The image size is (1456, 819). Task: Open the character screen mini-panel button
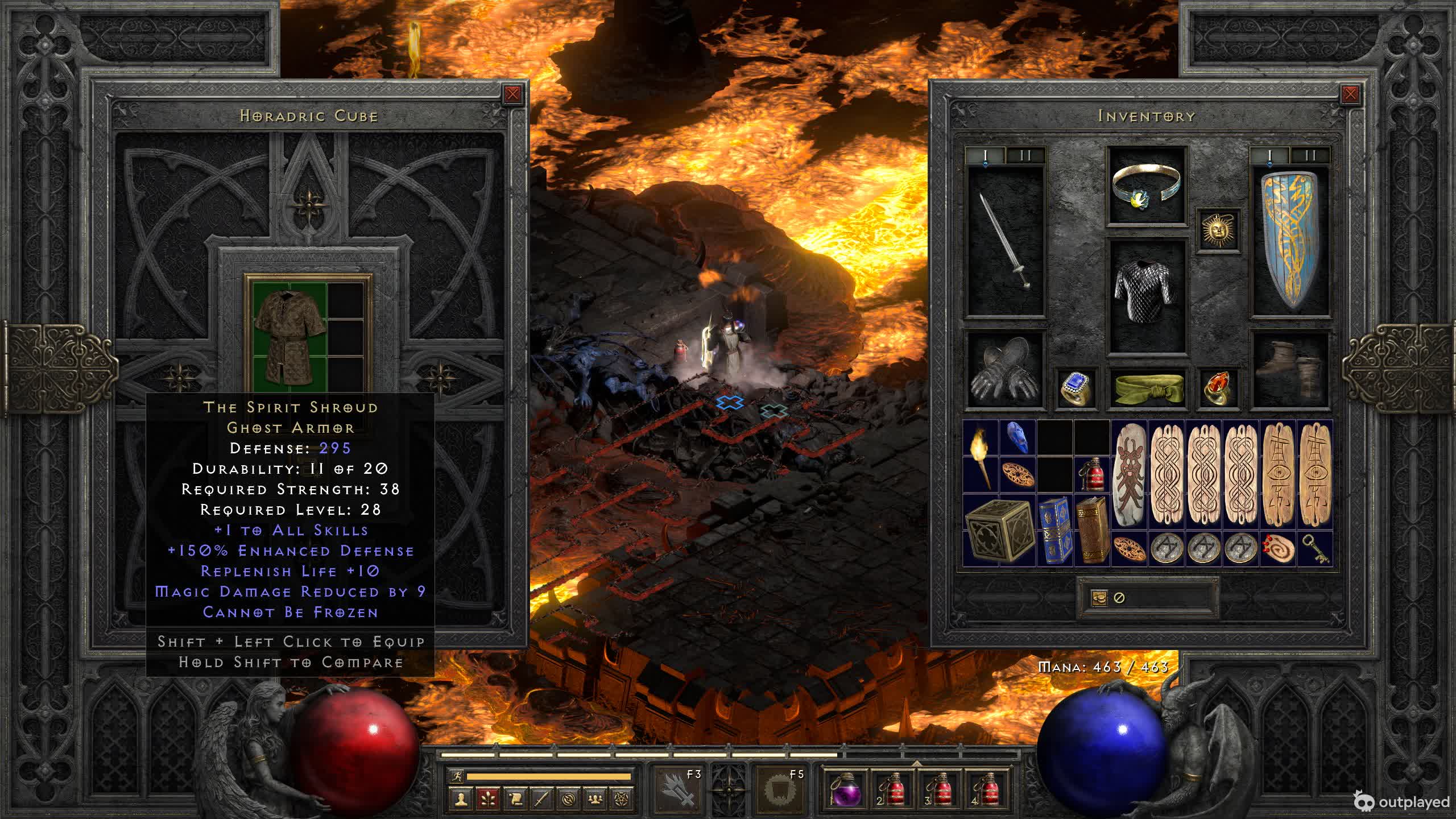[461, 799]
